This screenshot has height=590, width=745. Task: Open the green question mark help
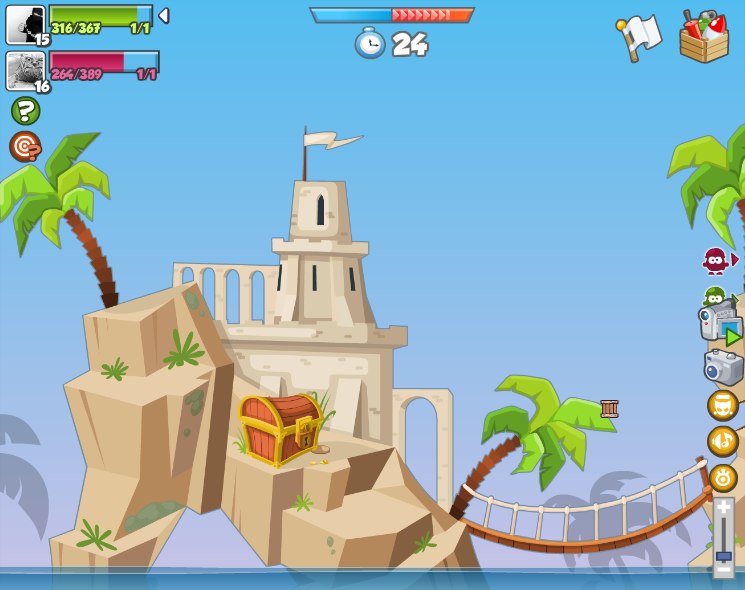pyautogui.click(x=25, y=110)
